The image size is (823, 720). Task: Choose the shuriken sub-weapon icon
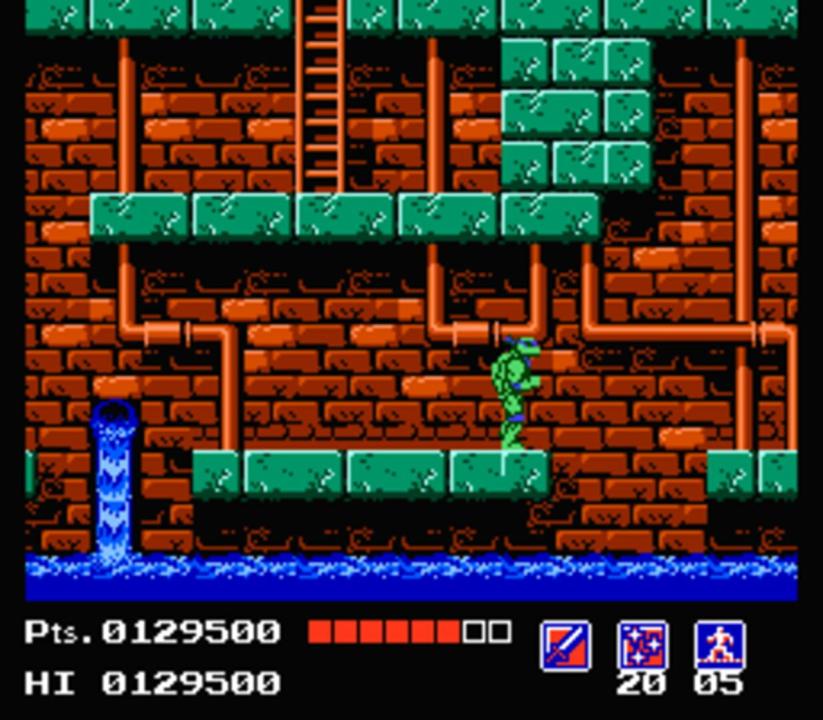pos(642,645)
